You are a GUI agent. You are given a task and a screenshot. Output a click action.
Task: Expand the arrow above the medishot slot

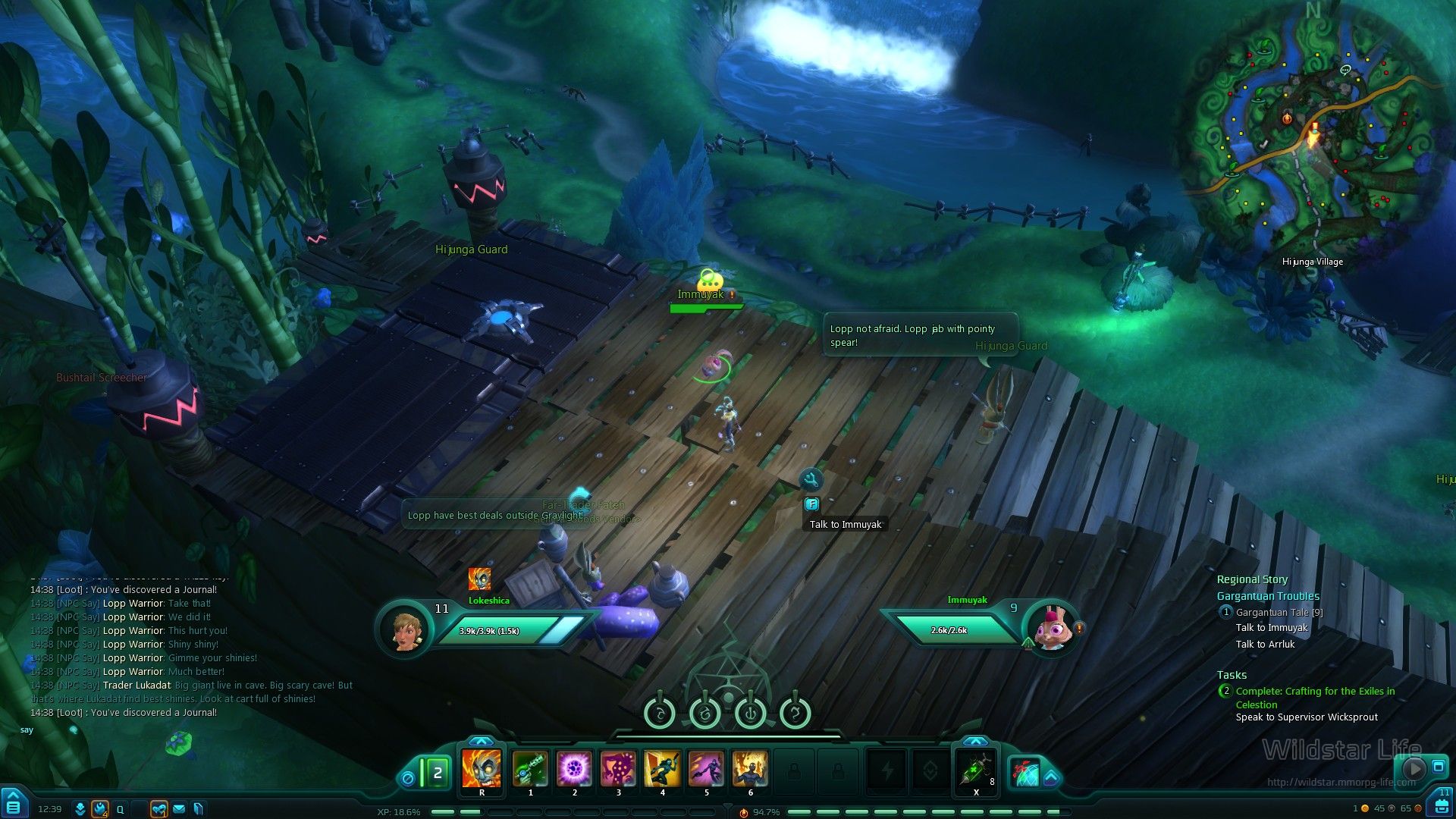coord(975,741)
